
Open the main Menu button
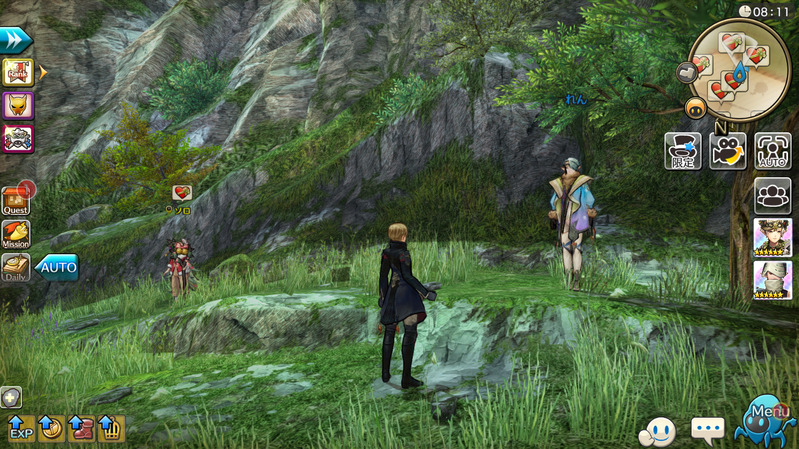coord(766,419)
